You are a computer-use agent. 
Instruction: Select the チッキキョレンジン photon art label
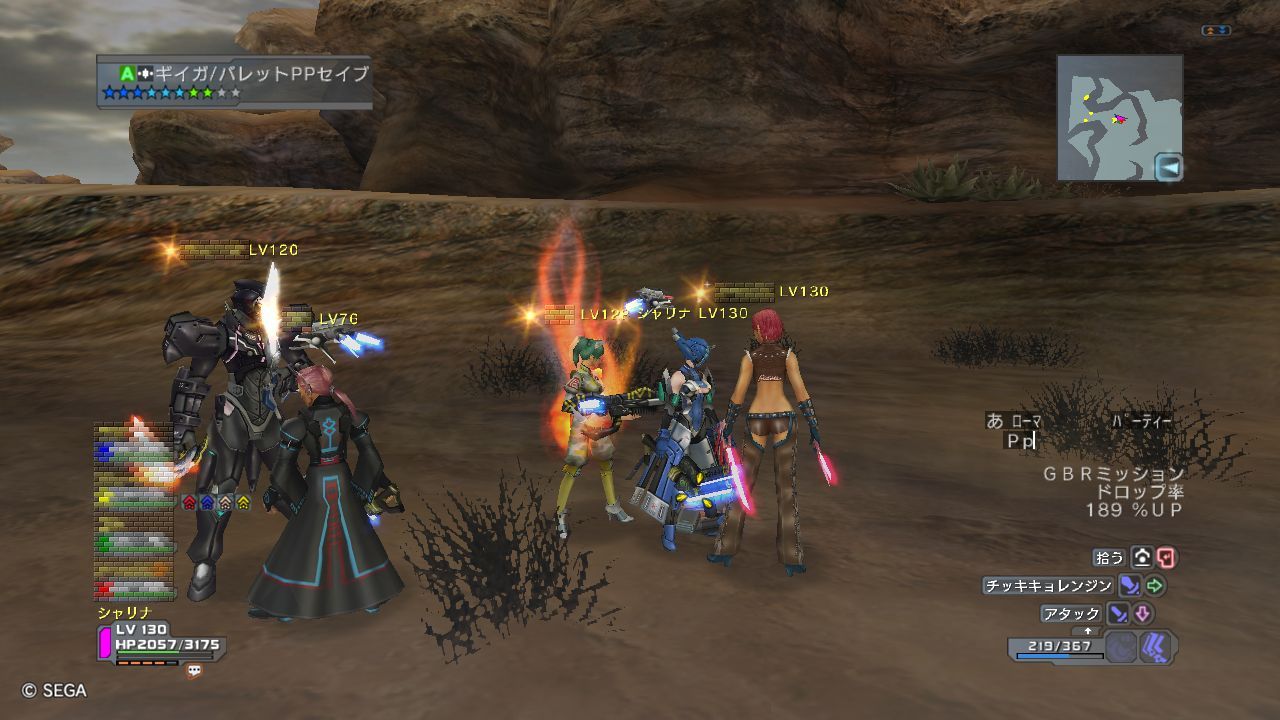point(1048,586)
